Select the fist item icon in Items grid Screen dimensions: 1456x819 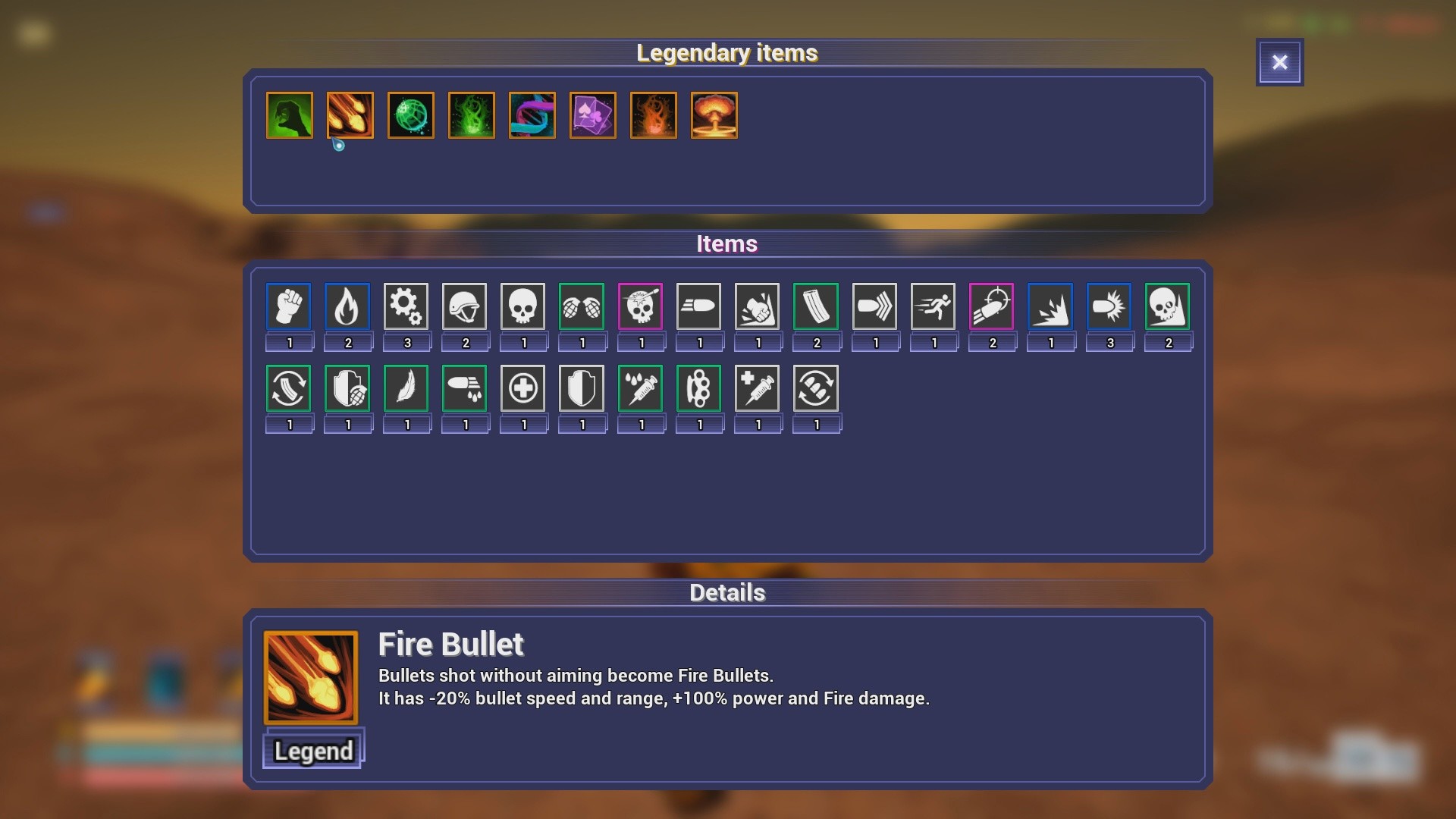(289, 306)
